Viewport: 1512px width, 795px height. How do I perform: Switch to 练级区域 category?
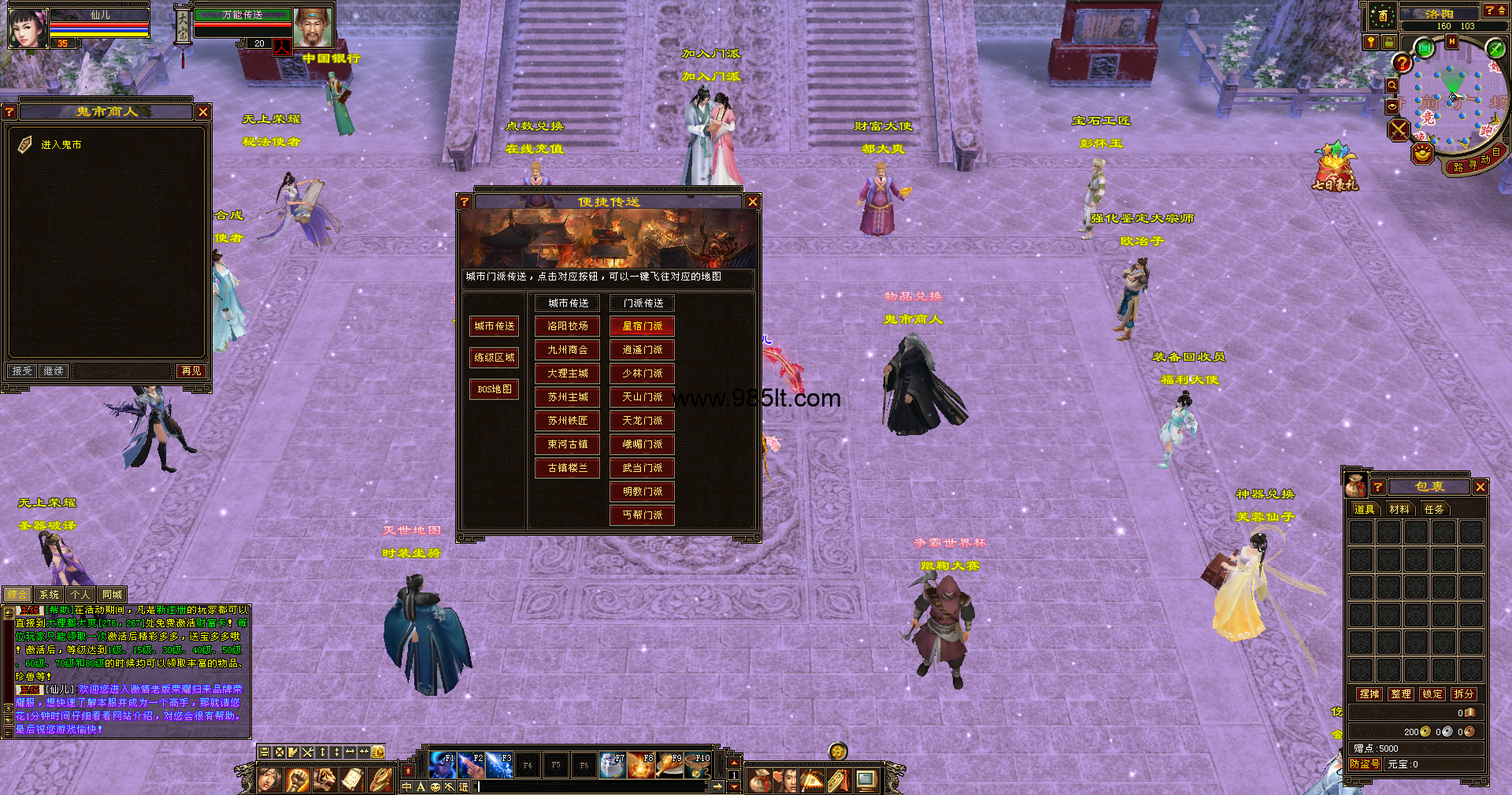pos(495,358)
